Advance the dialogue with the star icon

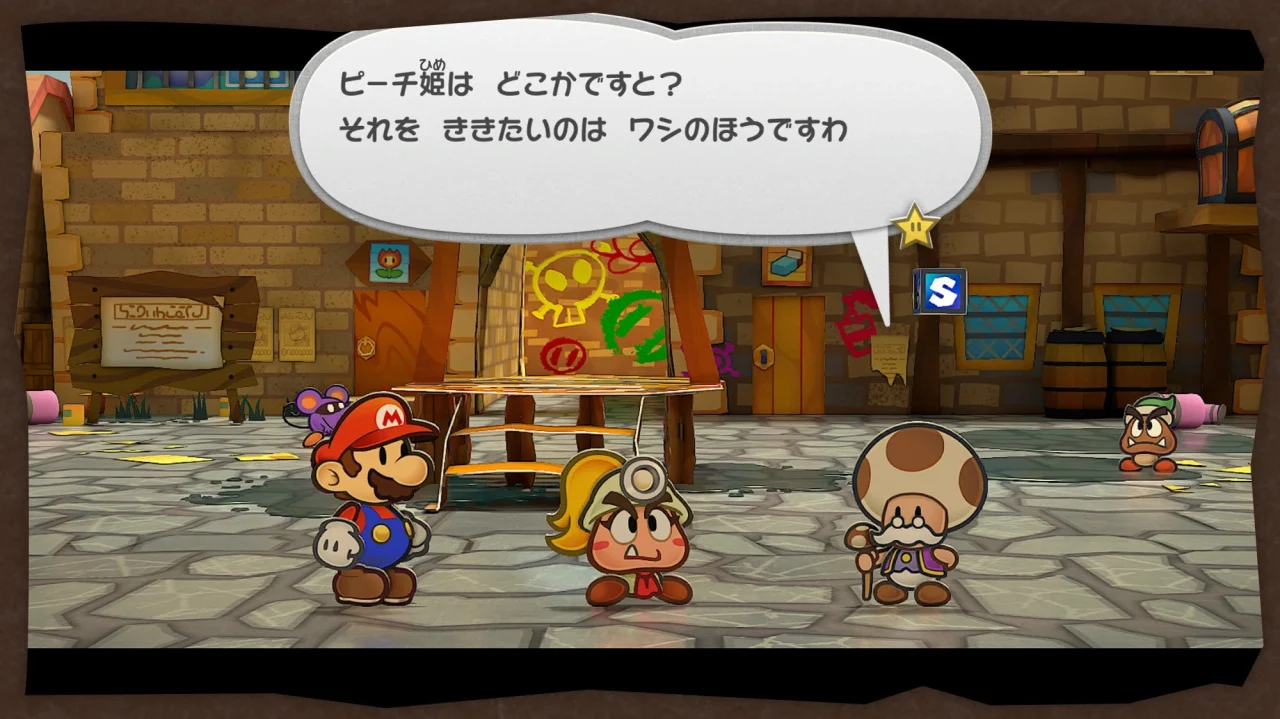click(914, 226)
